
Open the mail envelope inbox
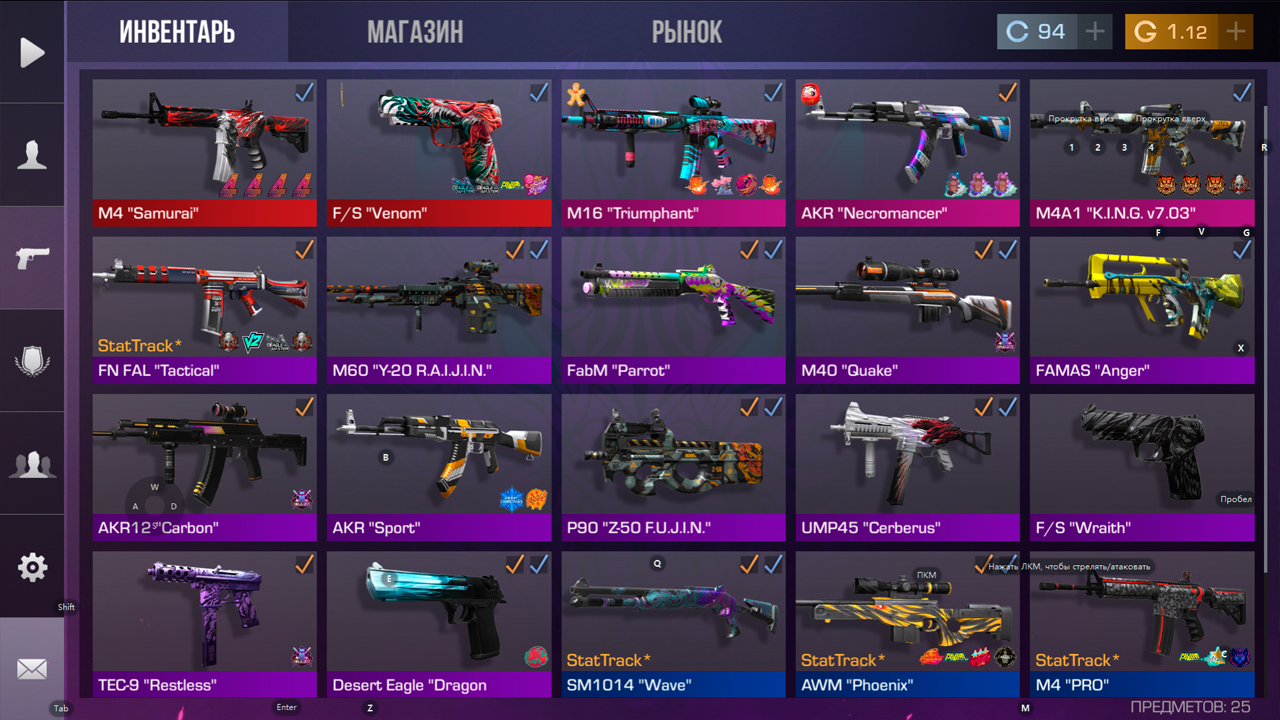coord(32,669)
